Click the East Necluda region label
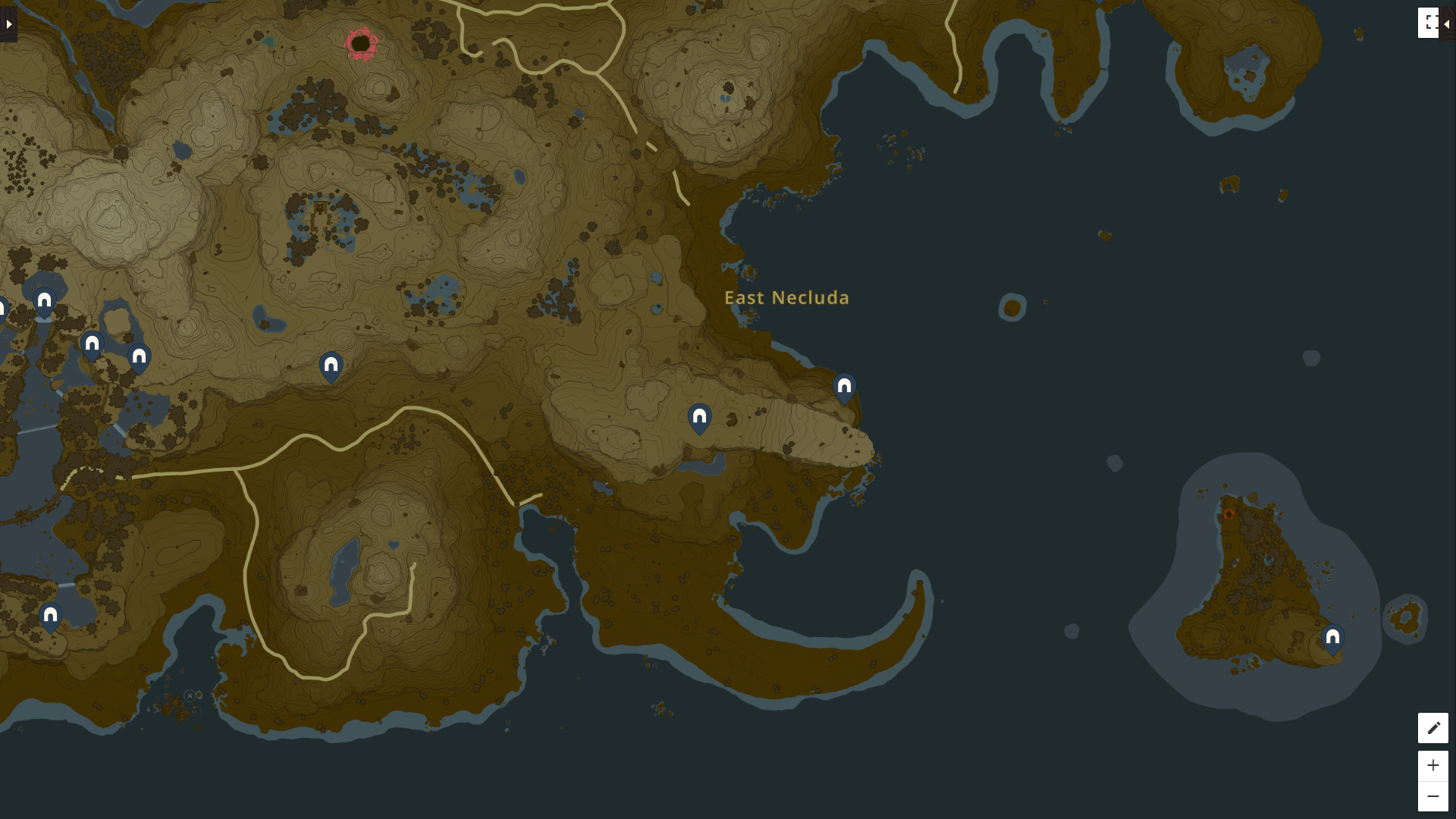The image size is (1456, 819). coord(786,298)
